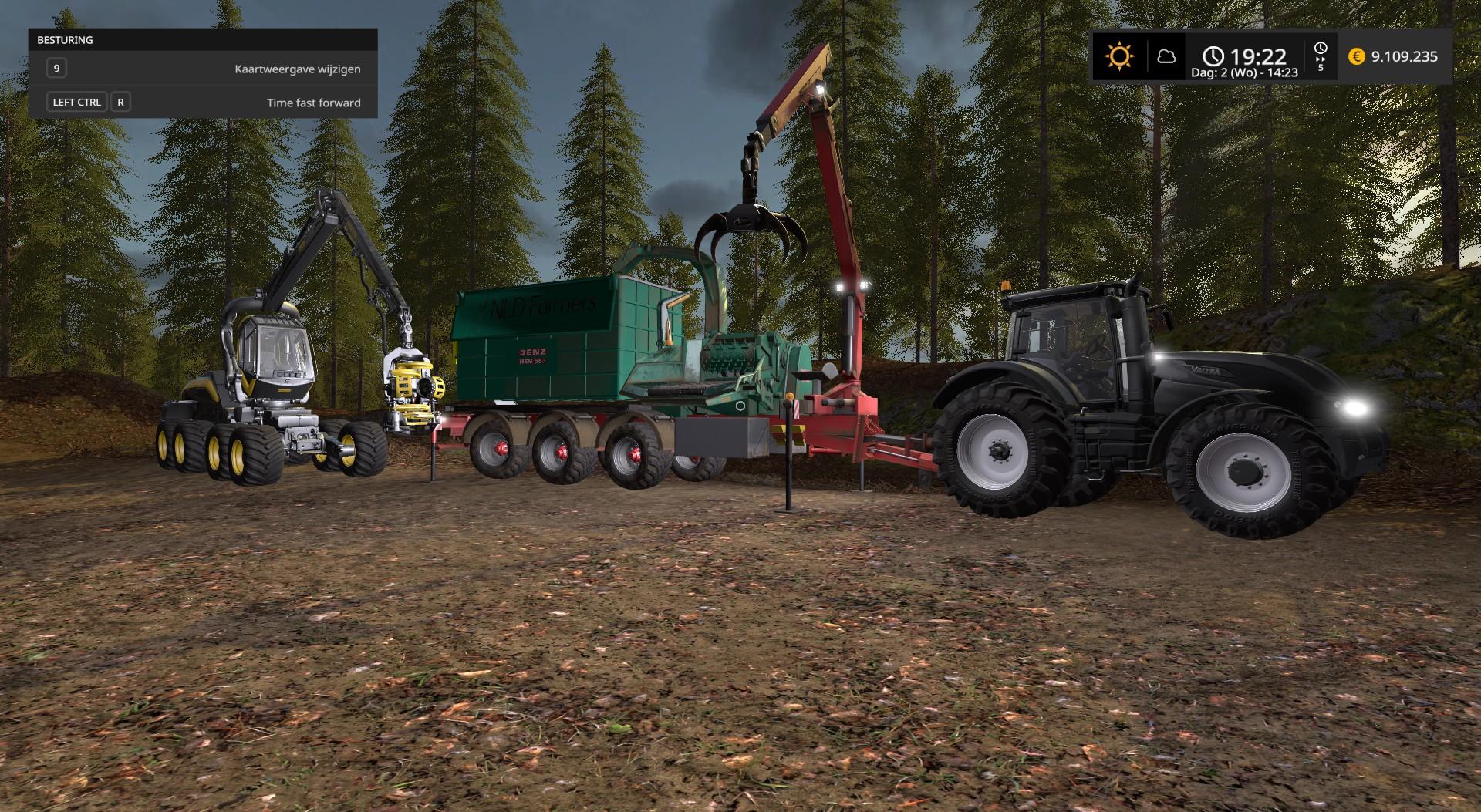Image resolution: width=1481 pixels, height=812 pixels.
Task: Click the sunny weather icon
Action: click(1118, 56)
